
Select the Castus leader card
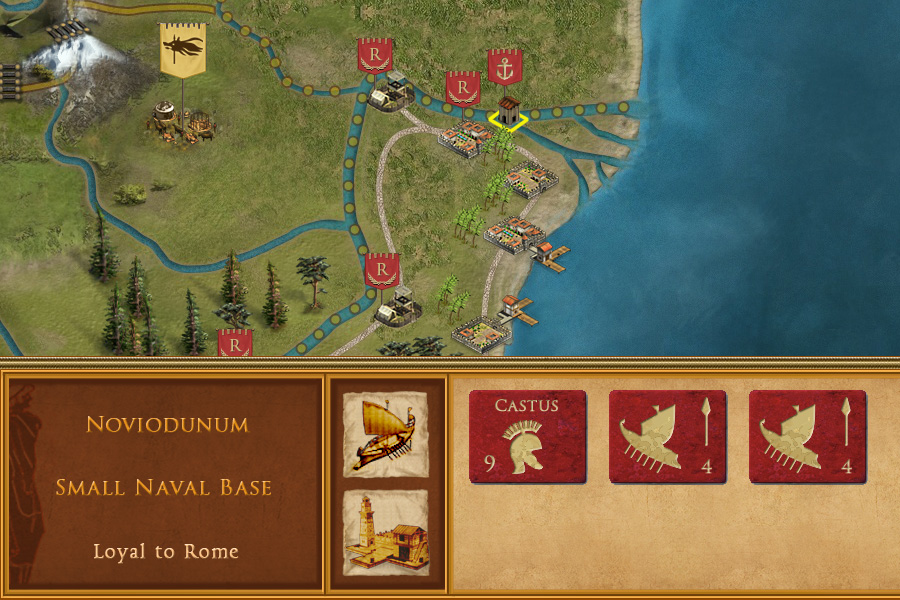coord(527,436)
